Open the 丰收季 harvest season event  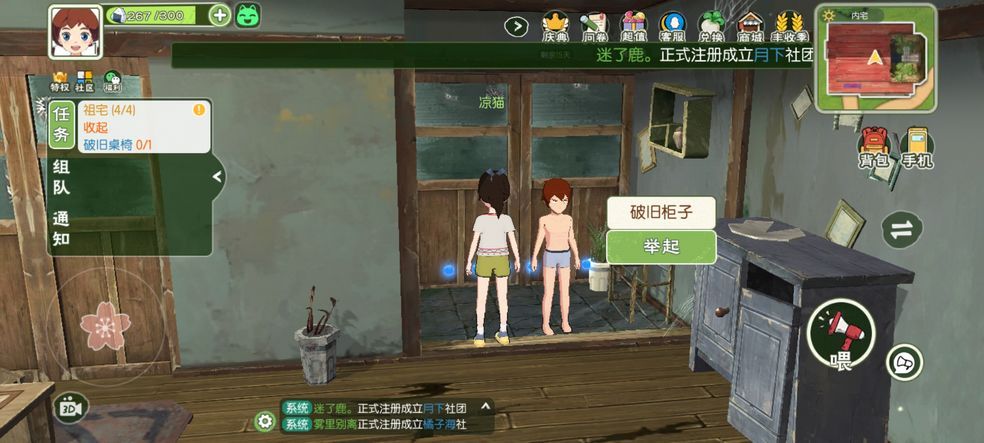[790, 27]
